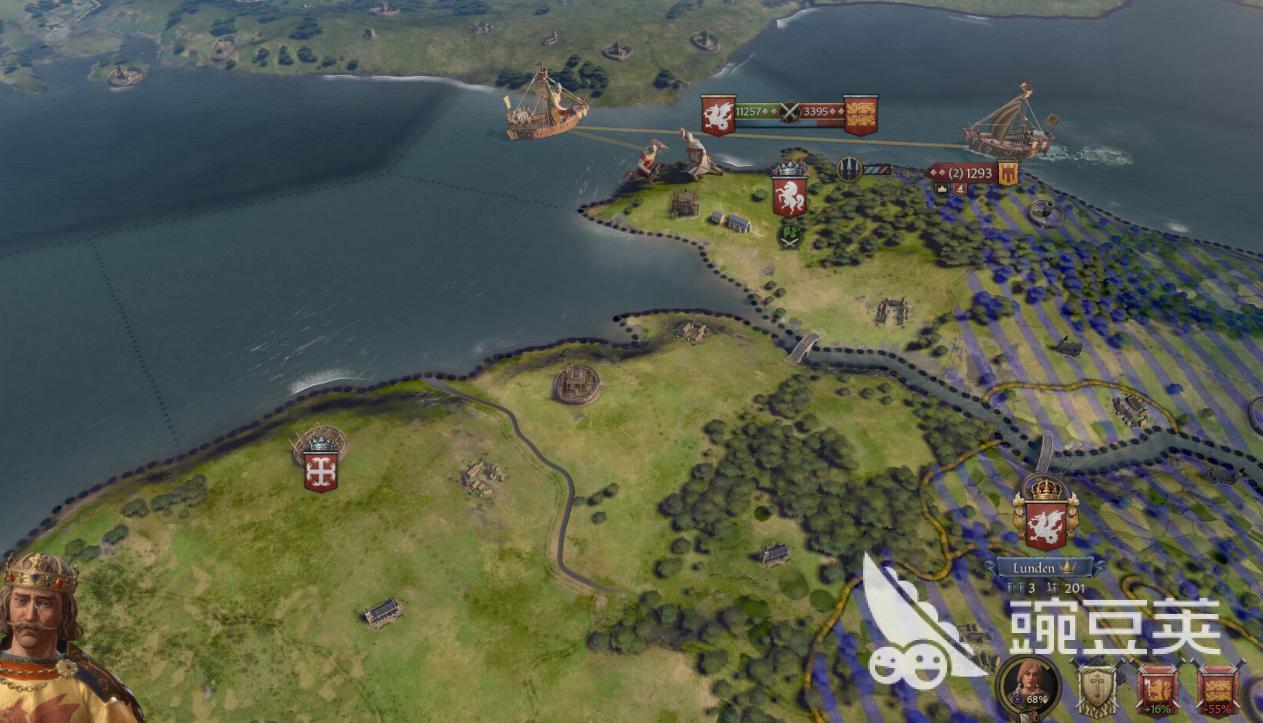Select the three golden lions battle banner
This screenshot has height=723, width=1263.
coord(861,114)
